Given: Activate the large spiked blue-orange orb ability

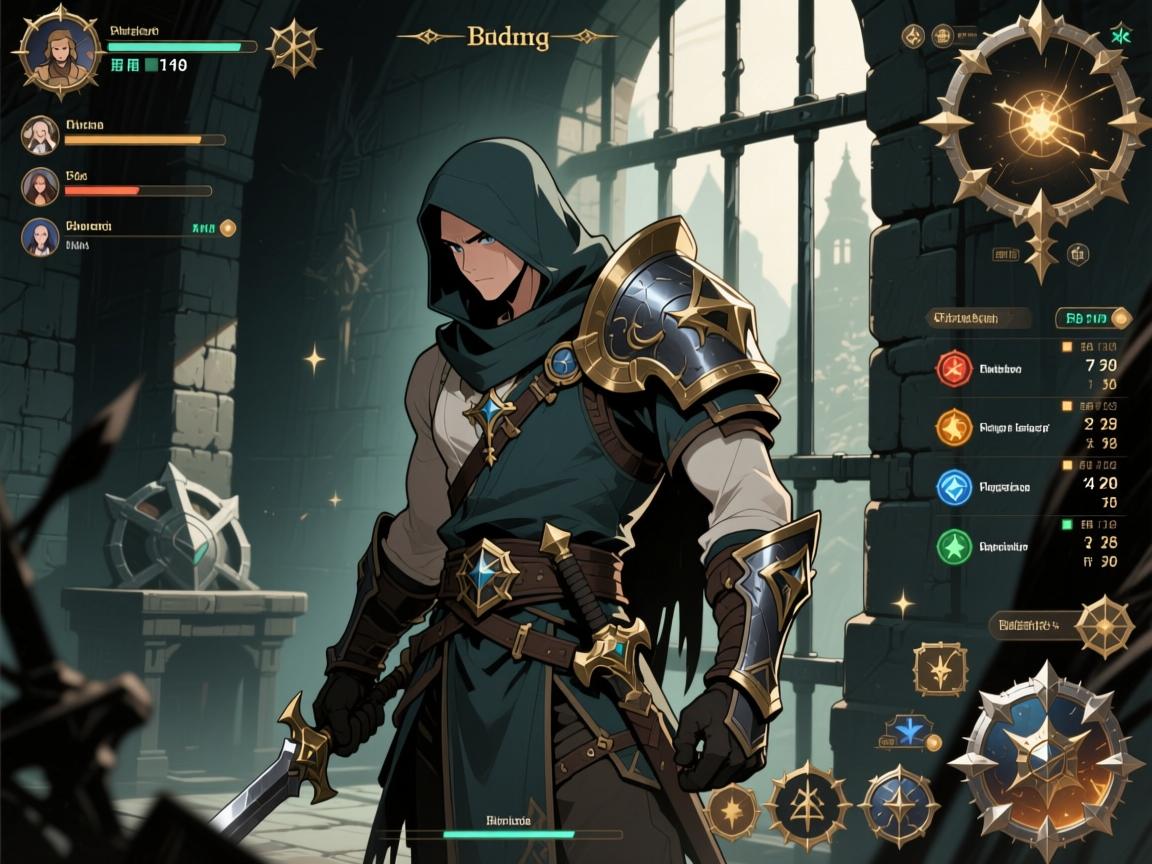Looking at the screenshot, I should [x=1045, y=760].
